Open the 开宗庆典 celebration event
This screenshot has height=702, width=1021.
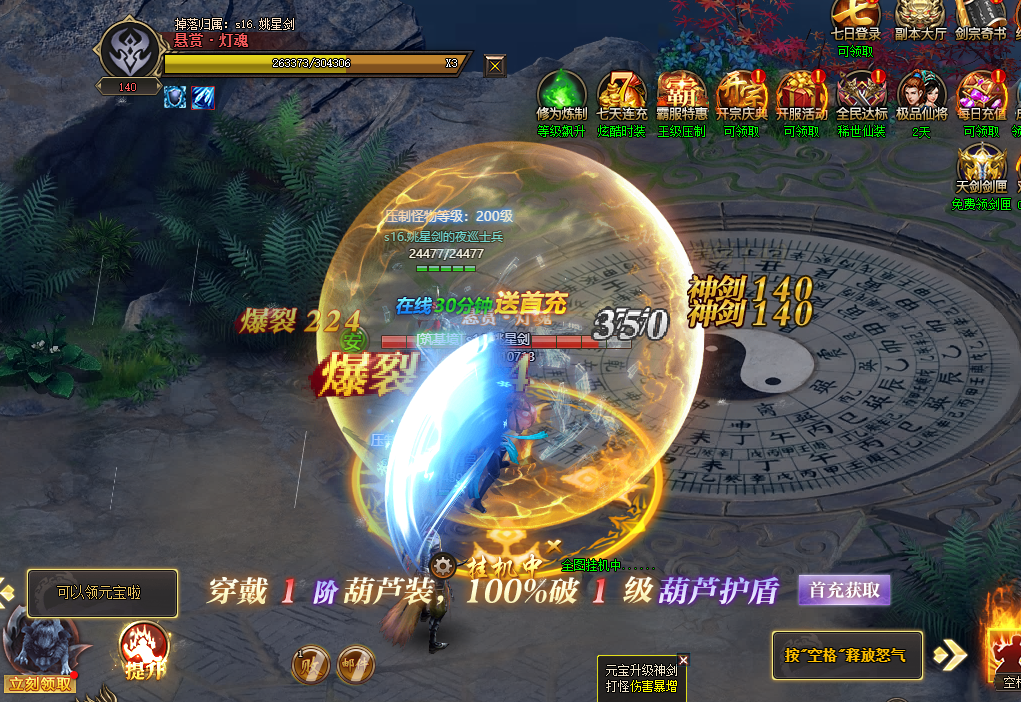(742, 93)
